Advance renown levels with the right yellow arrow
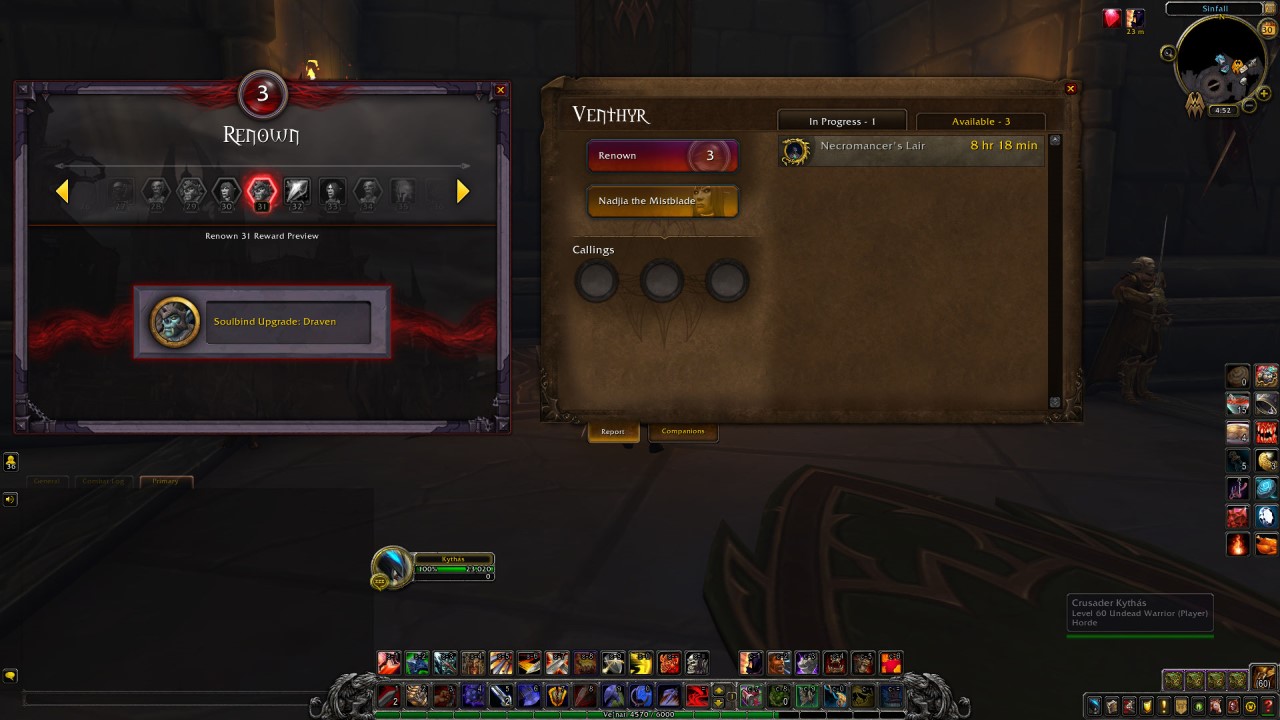1280x720 pixels. pyautogui.click(x=461, y=191)
